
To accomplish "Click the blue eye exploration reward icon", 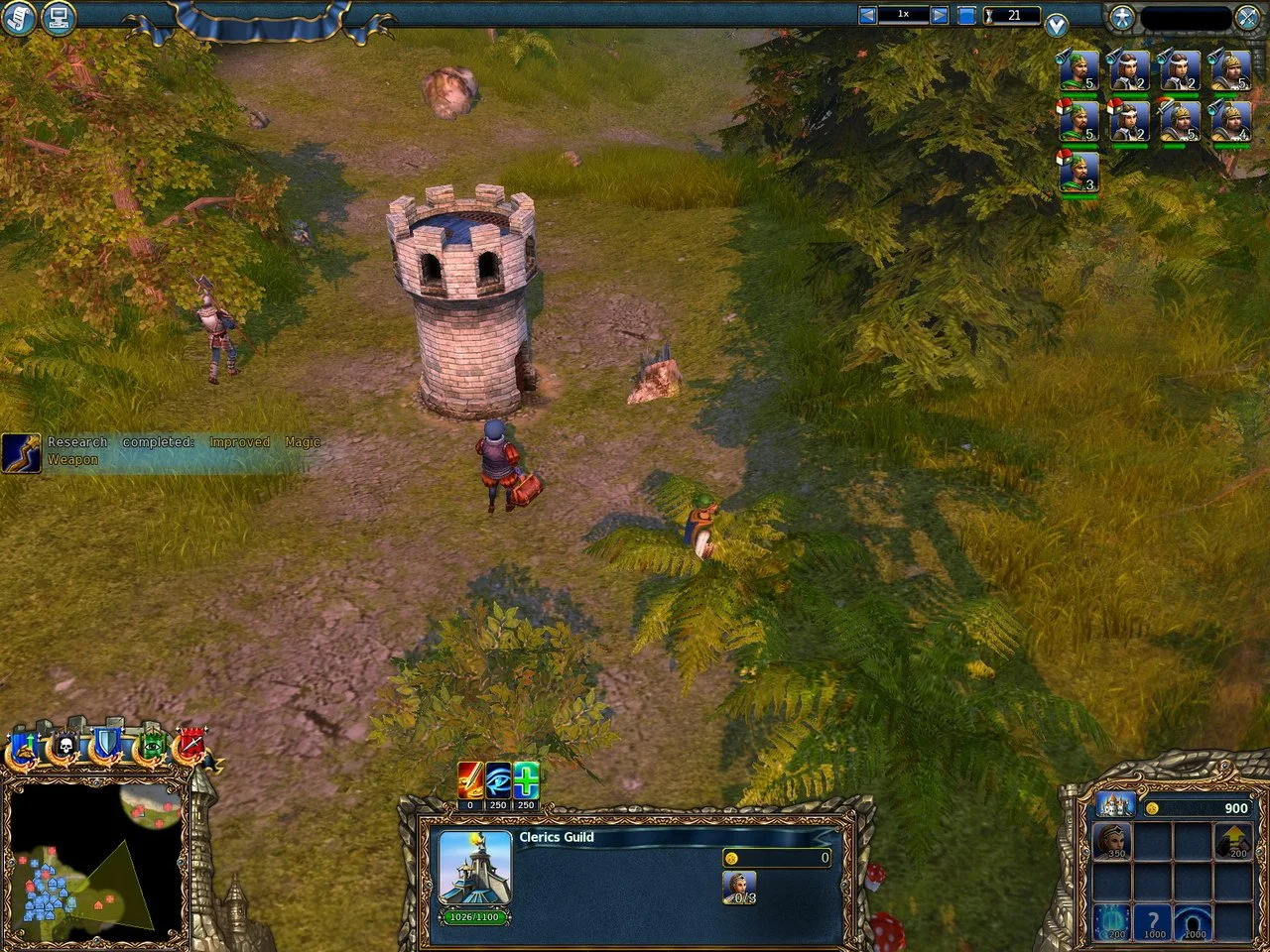I will [x=497, y=780].
